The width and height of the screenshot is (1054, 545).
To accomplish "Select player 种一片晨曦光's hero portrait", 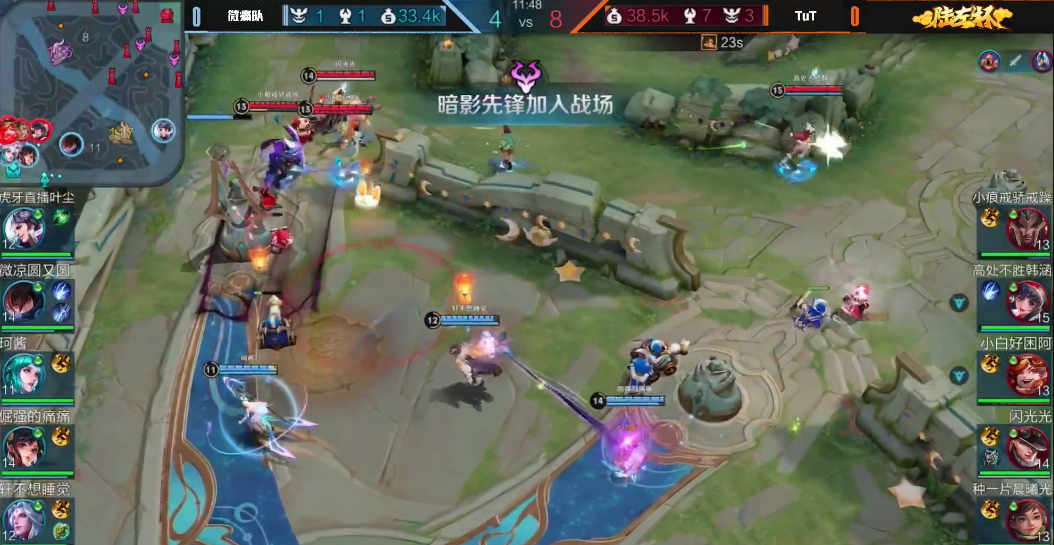I will [1027, 519].
